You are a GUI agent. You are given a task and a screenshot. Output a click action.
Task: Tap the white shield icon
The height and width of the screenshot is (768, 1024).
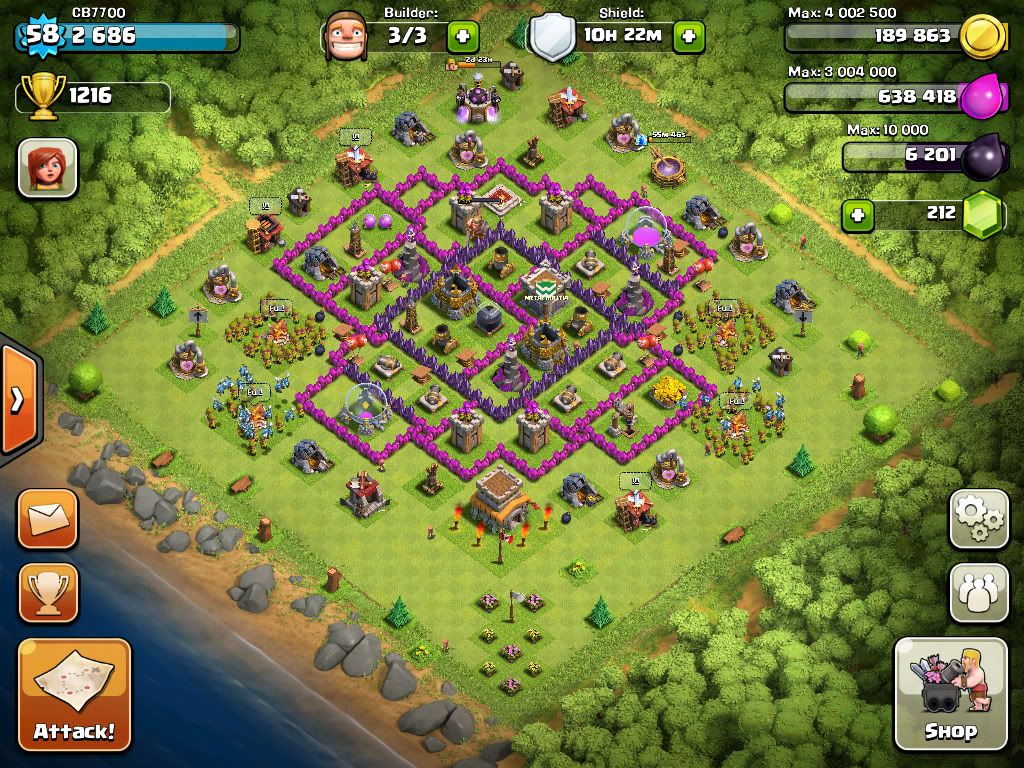coord(552,38)
